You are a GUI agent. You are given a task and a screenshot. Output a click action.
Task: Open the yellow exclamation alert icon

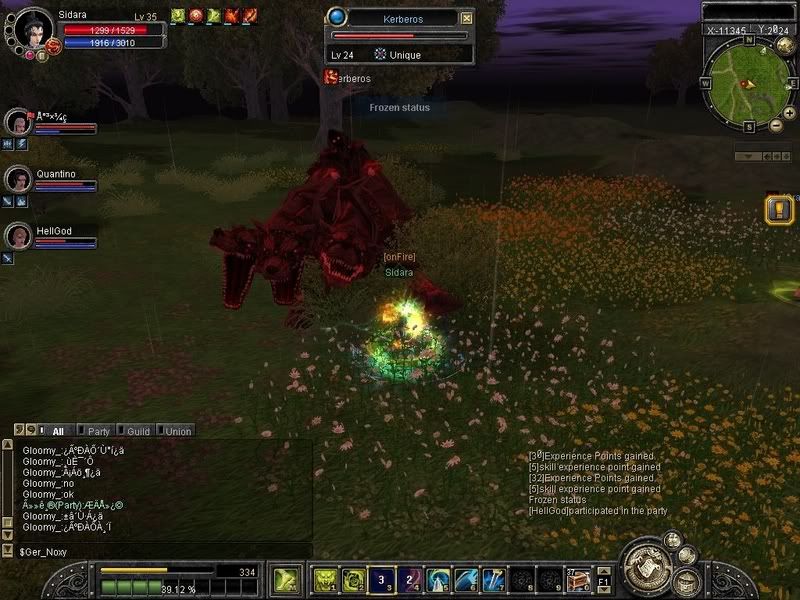tap(778, 209)
